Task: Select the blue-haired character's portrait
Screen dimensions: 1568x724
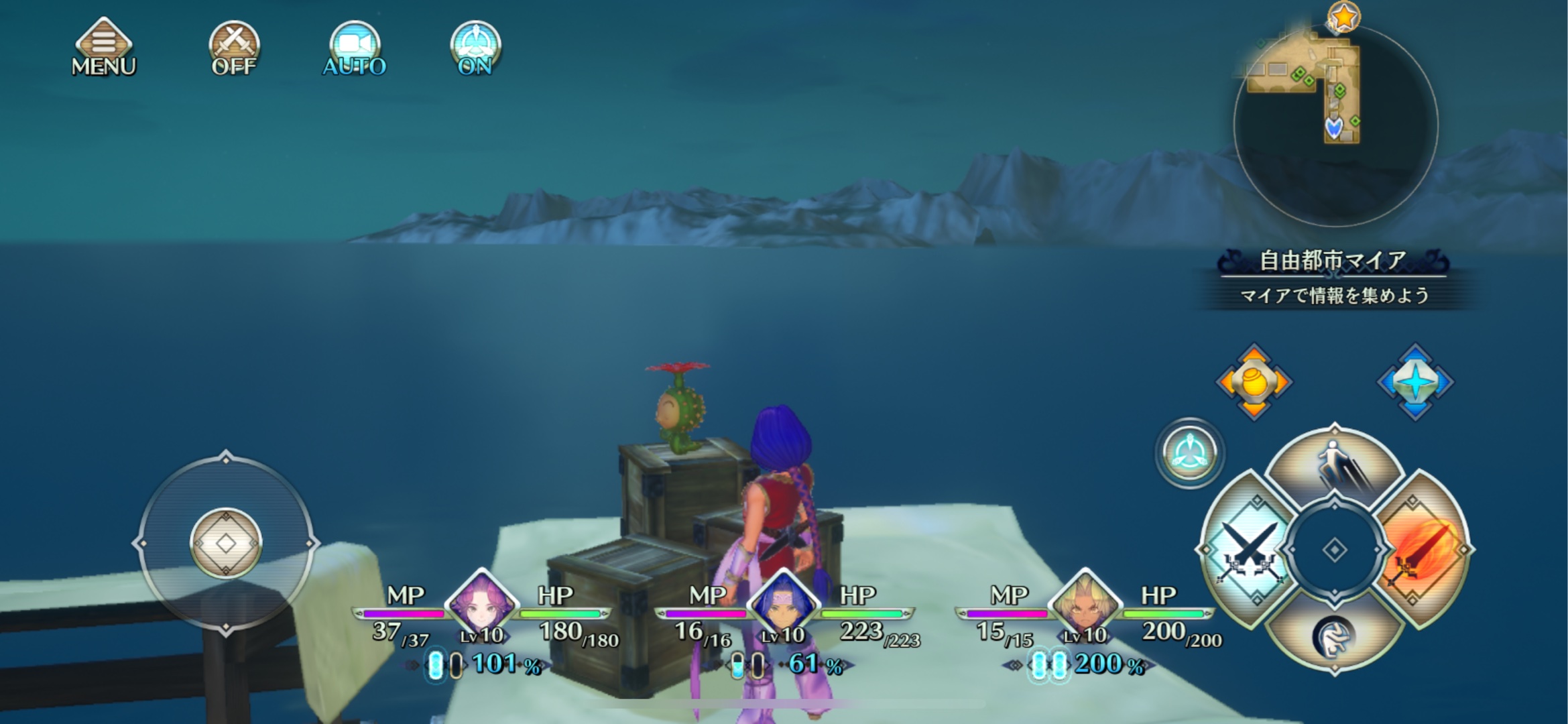Action: (783, 605)
